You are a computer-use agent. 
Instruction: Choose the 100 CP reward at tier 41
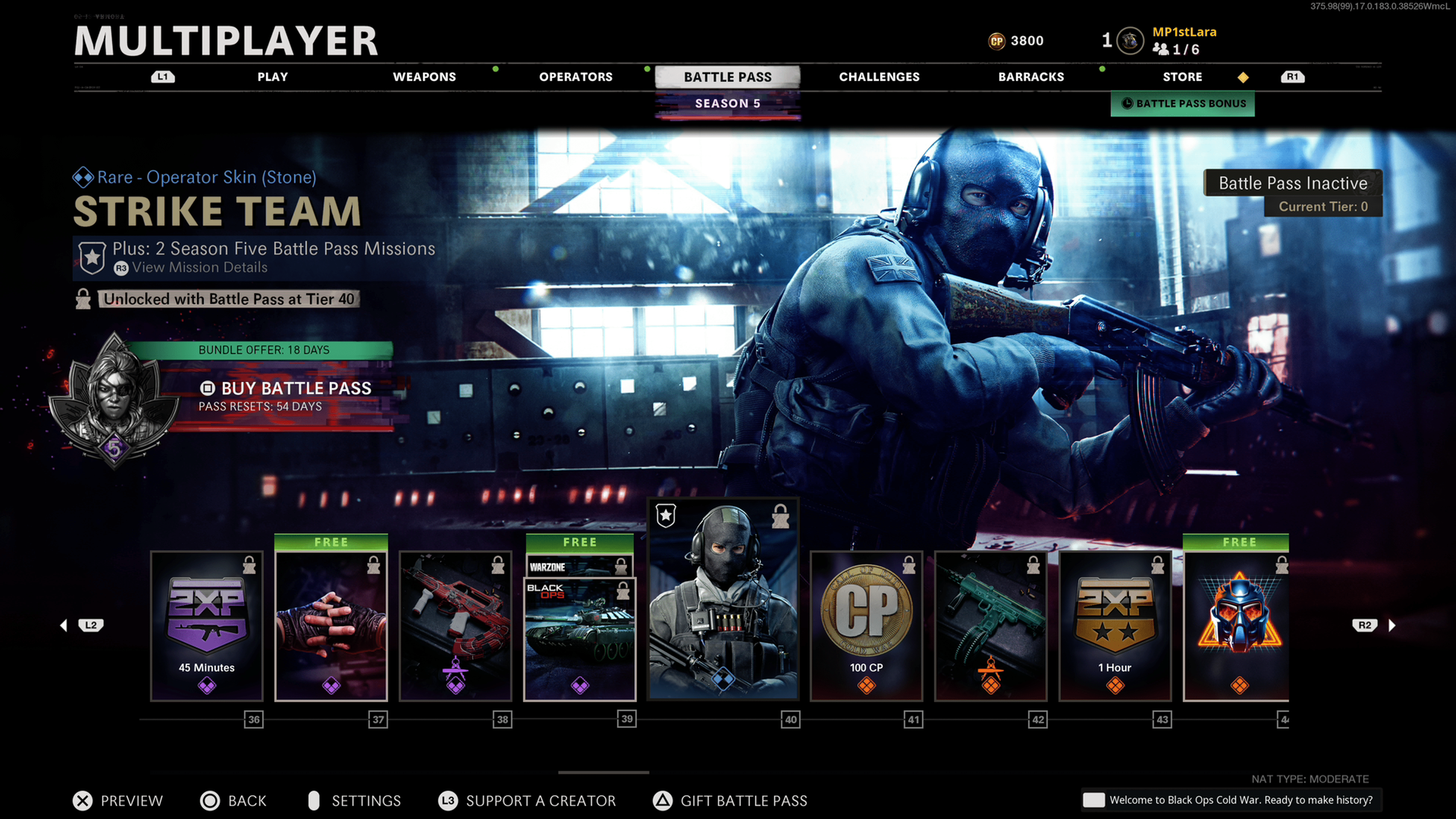[x=866, y=626]
